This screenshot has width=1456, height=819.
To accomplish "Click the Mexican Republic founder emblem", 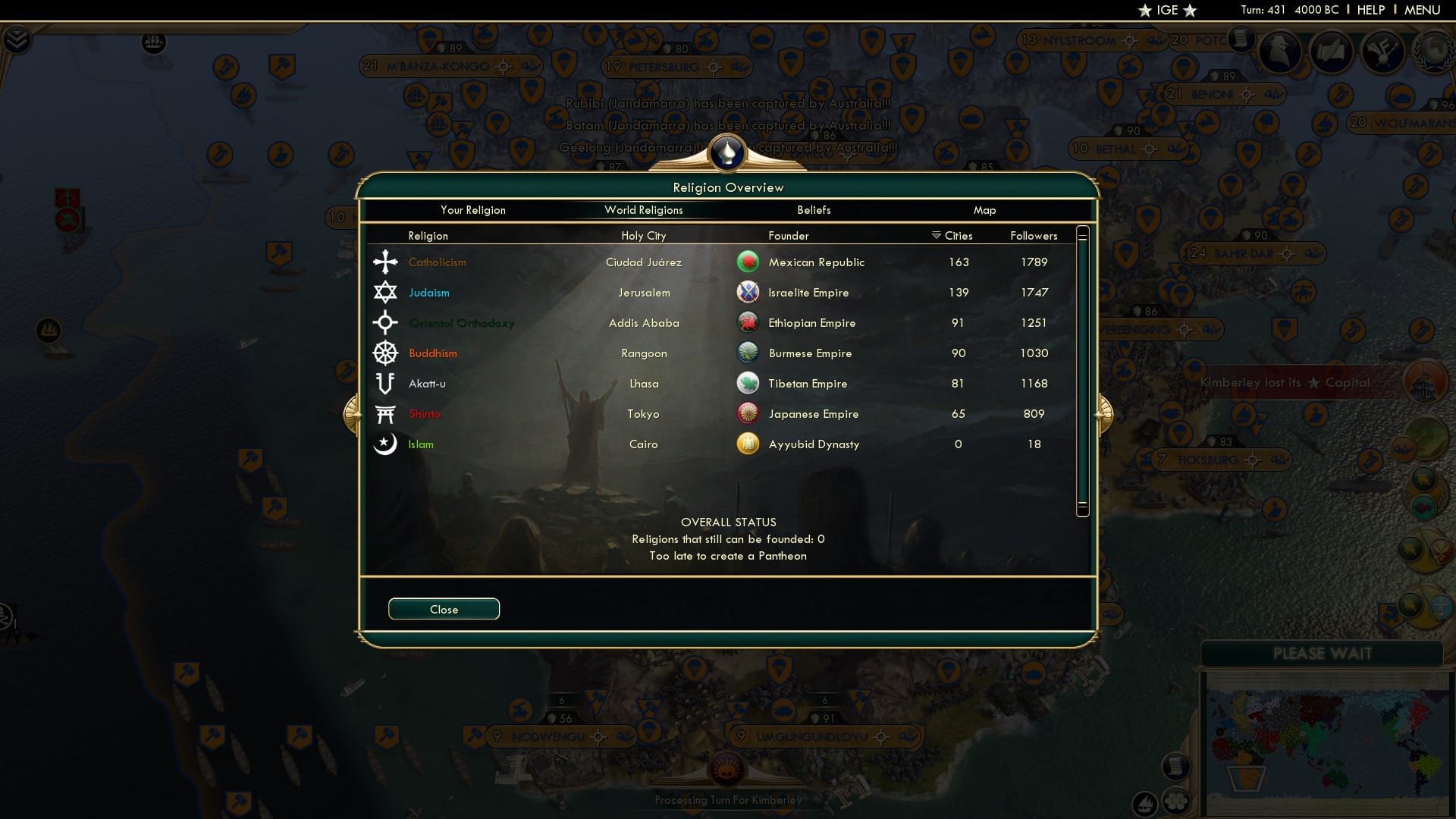I will [748, 262].
